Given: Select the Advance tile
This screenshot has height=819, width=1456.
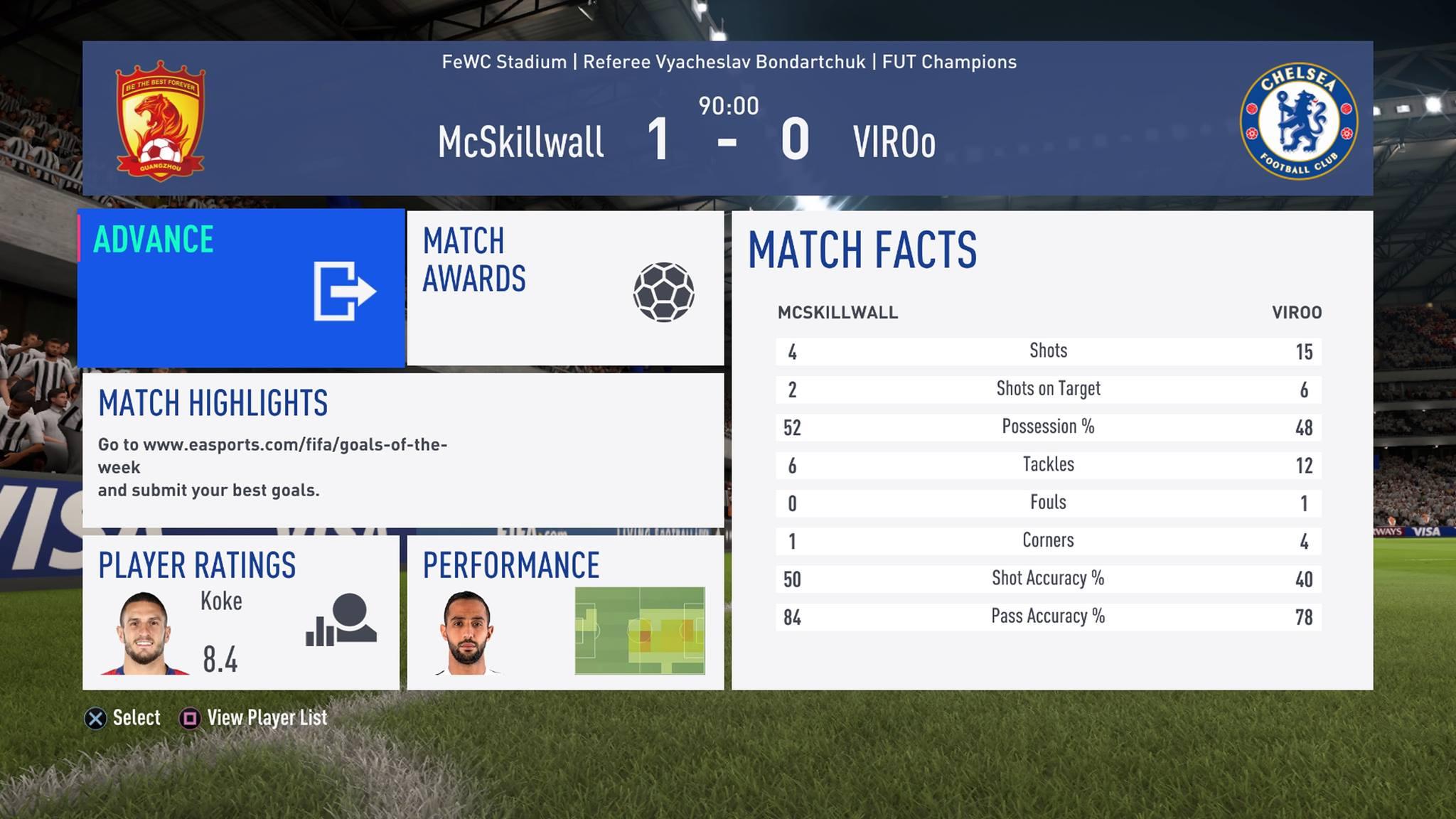Looking at the screenshot, I should [x=241, y=288].
